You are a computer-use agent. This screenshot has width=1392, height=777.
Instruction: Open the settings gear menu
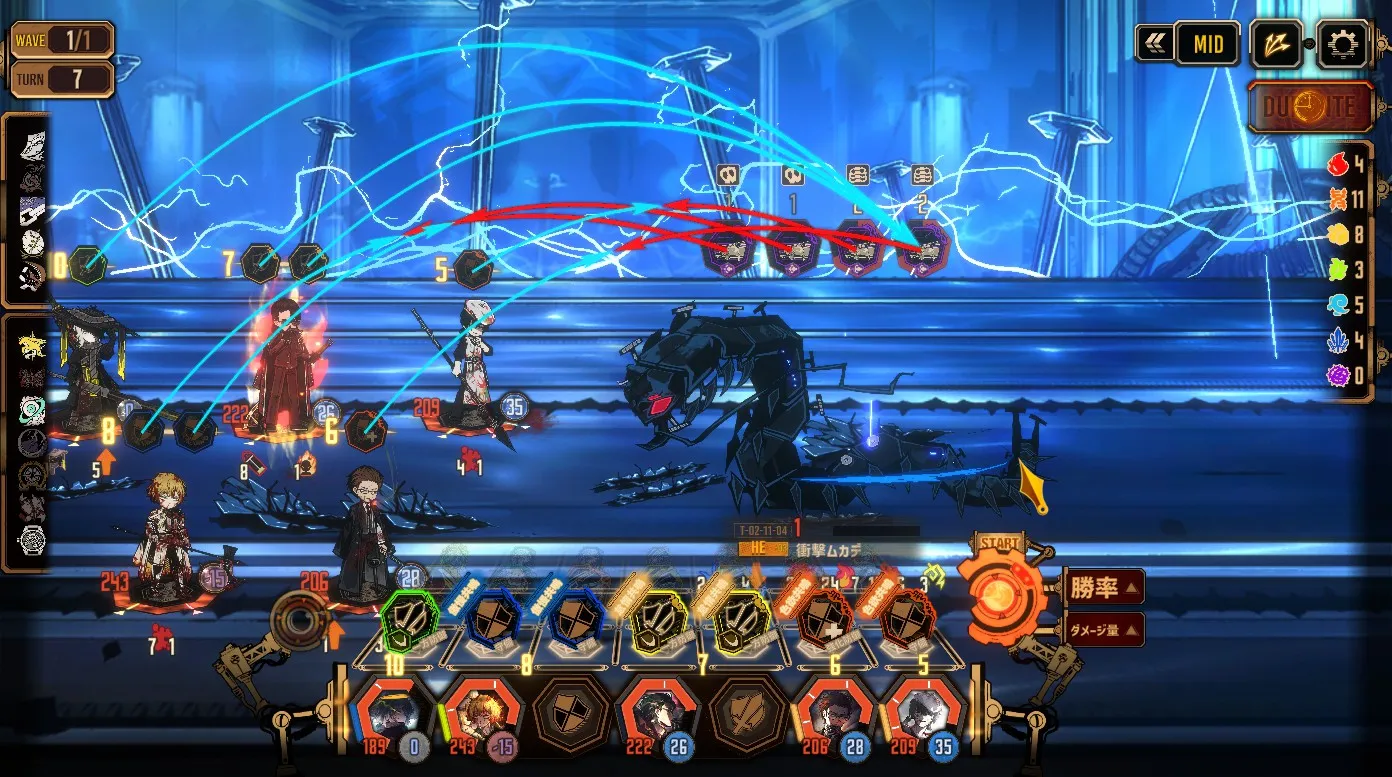(x=1343, y=46)
